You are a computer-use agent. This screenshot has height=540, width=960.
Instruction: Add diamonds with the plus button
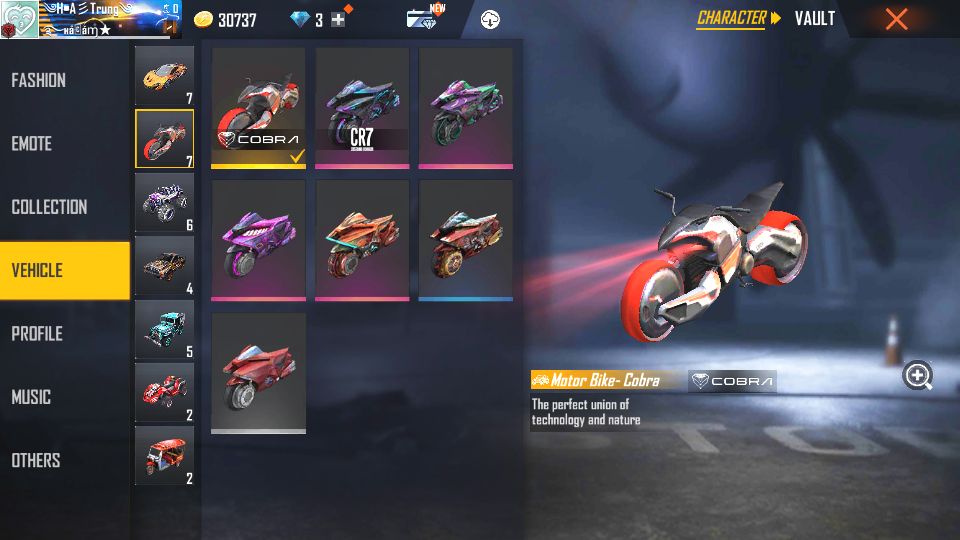click(x=338, y=19)
